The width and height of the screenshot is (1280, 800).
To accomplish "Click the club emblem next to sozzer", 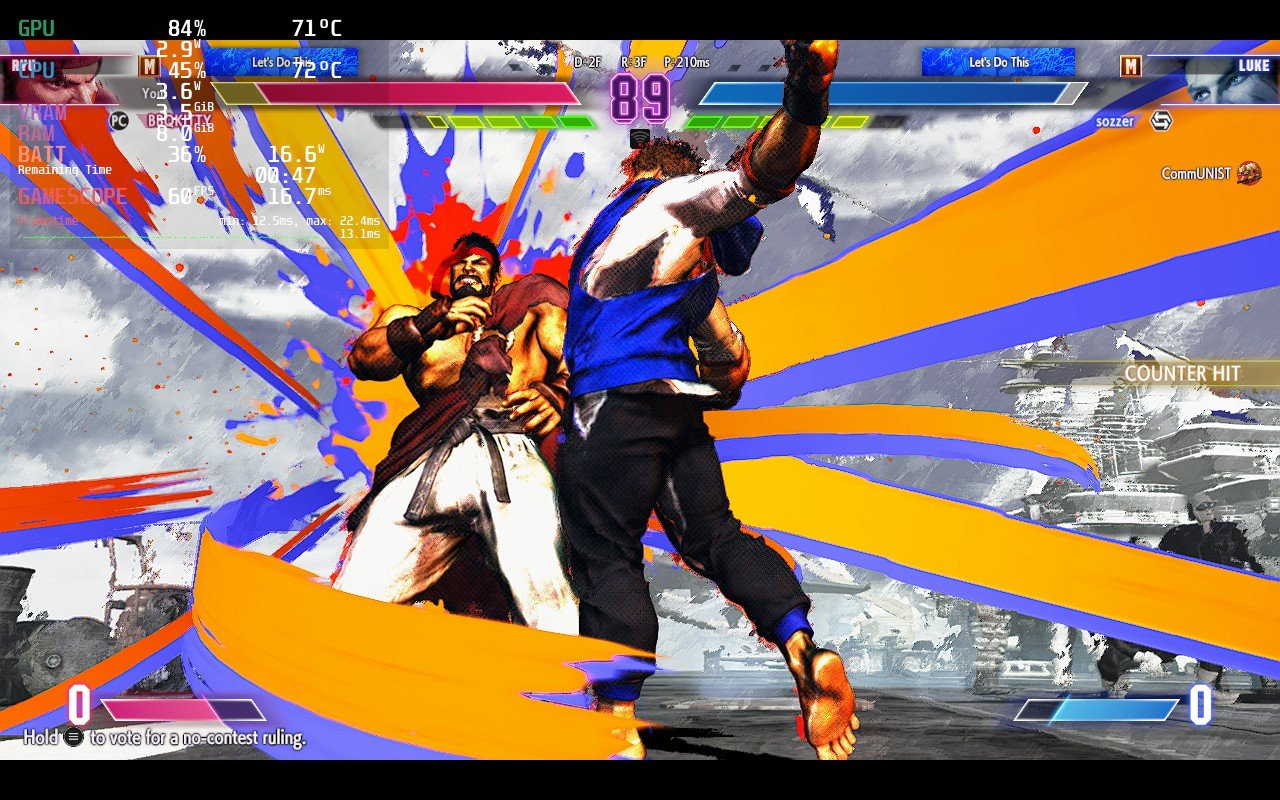I will [1164, 121].
